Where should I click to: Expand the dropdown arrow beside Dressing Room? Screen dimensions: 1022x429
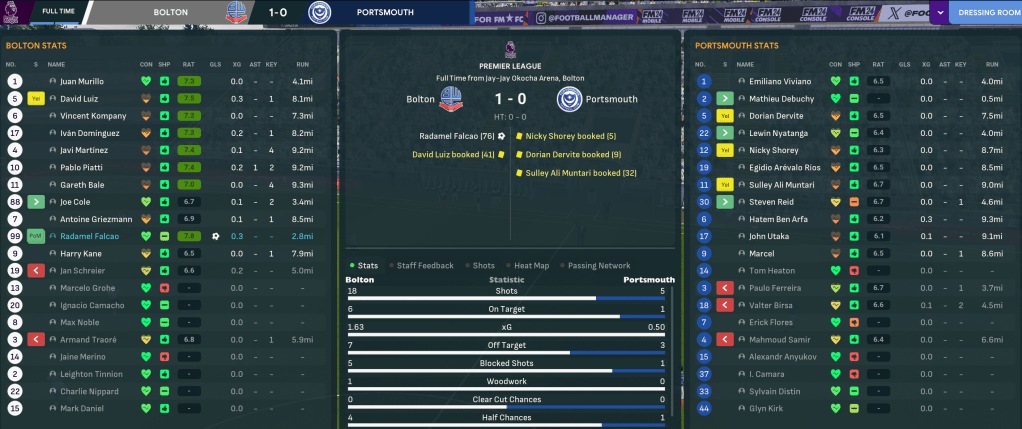tap(942, 14)
